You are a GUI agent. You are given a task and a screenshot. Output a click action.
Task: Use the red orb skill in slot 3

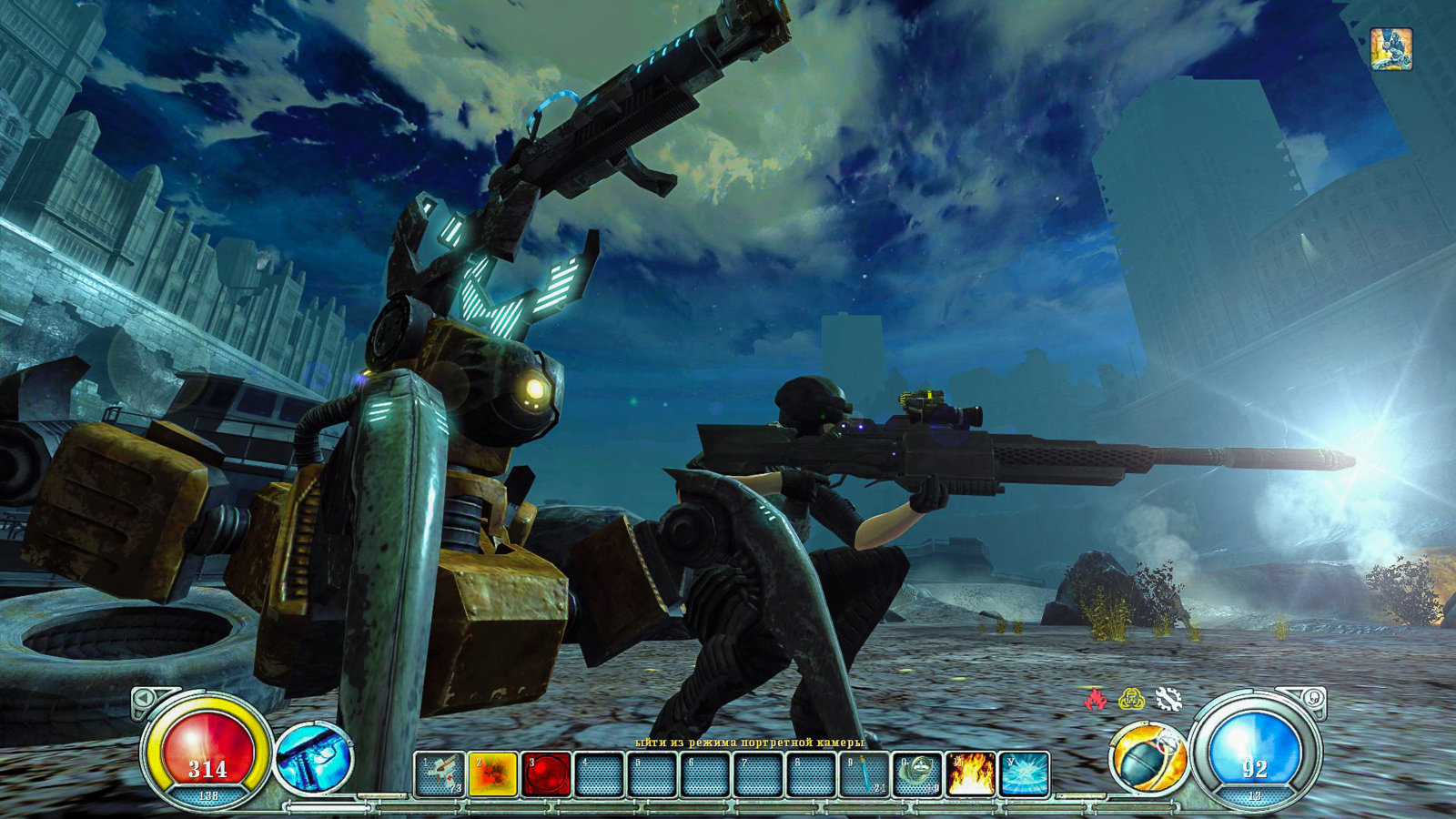pyautogui.click(x=546, y=774)
